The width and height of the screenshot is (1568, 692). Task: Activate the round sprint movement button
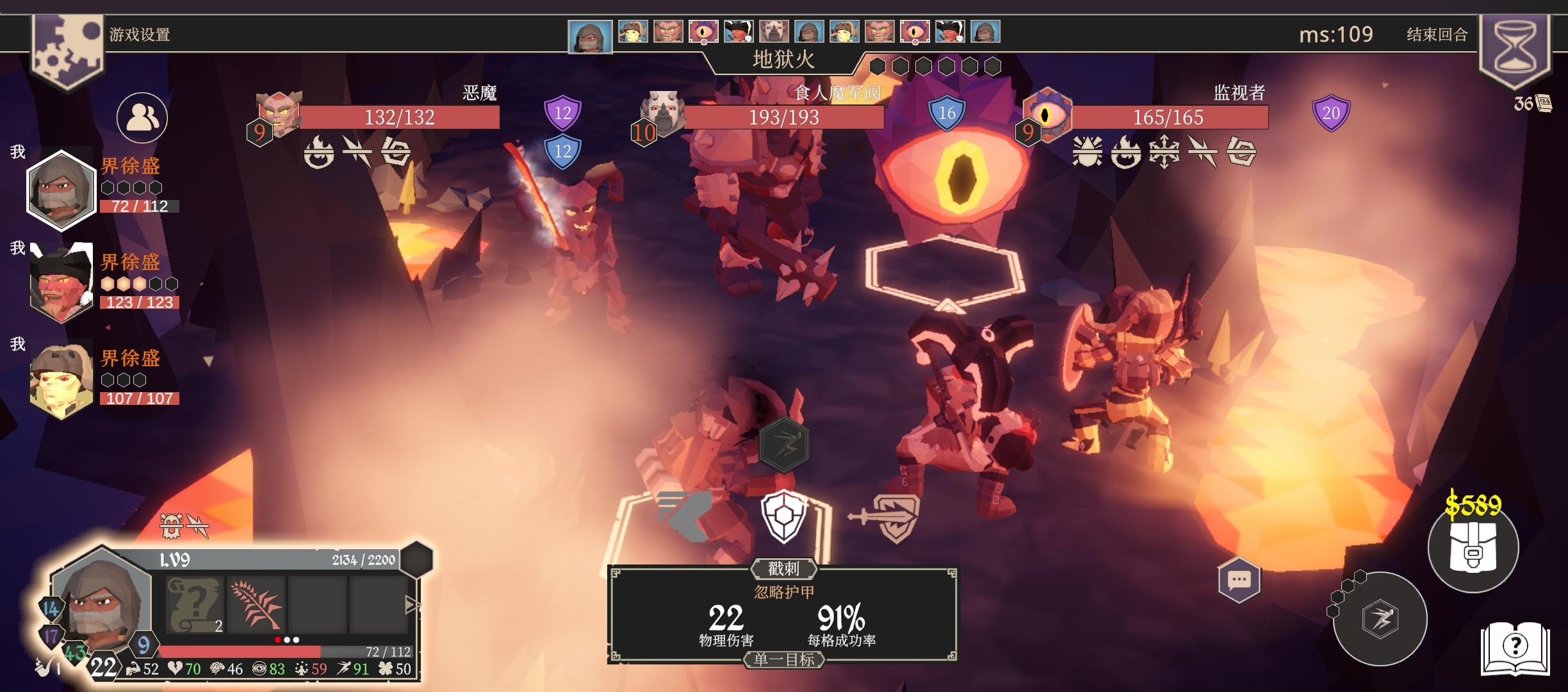1380,618
